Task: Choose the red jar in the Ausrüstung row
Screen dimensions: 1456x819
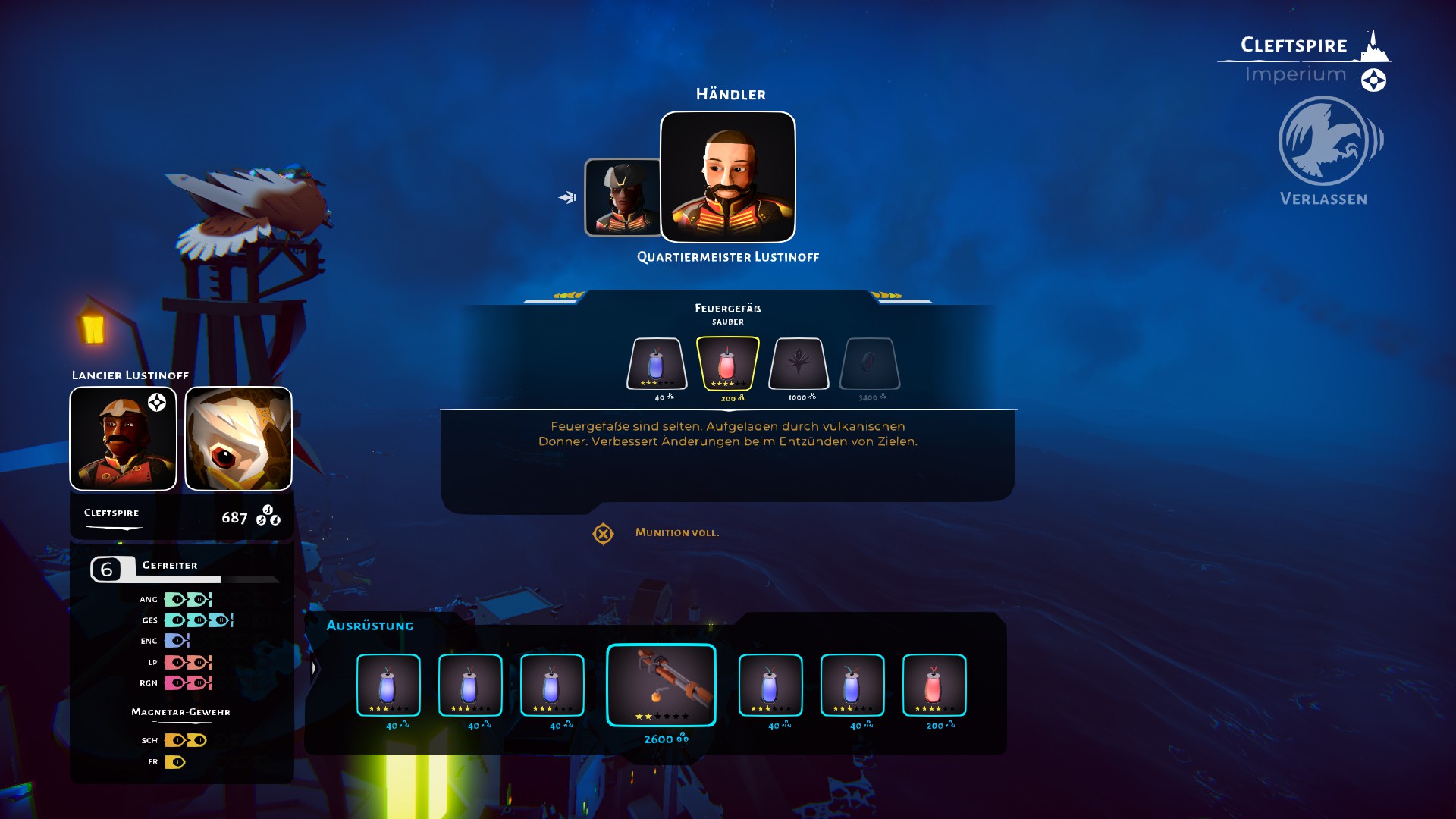Action: click(x=934, y=685)
